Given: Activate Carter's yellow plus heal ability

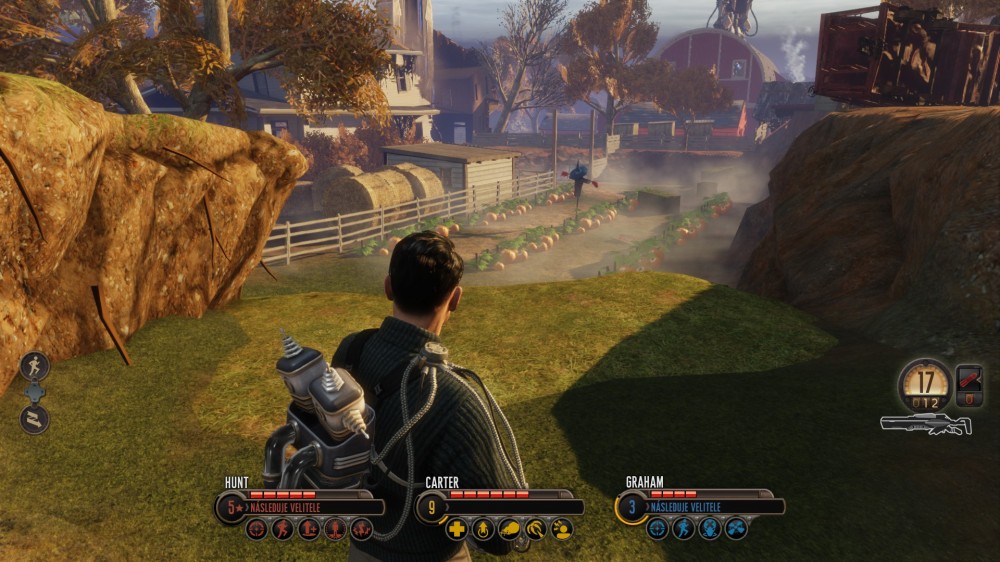Looking at the screenshot, I should click(x=457, y=529).
